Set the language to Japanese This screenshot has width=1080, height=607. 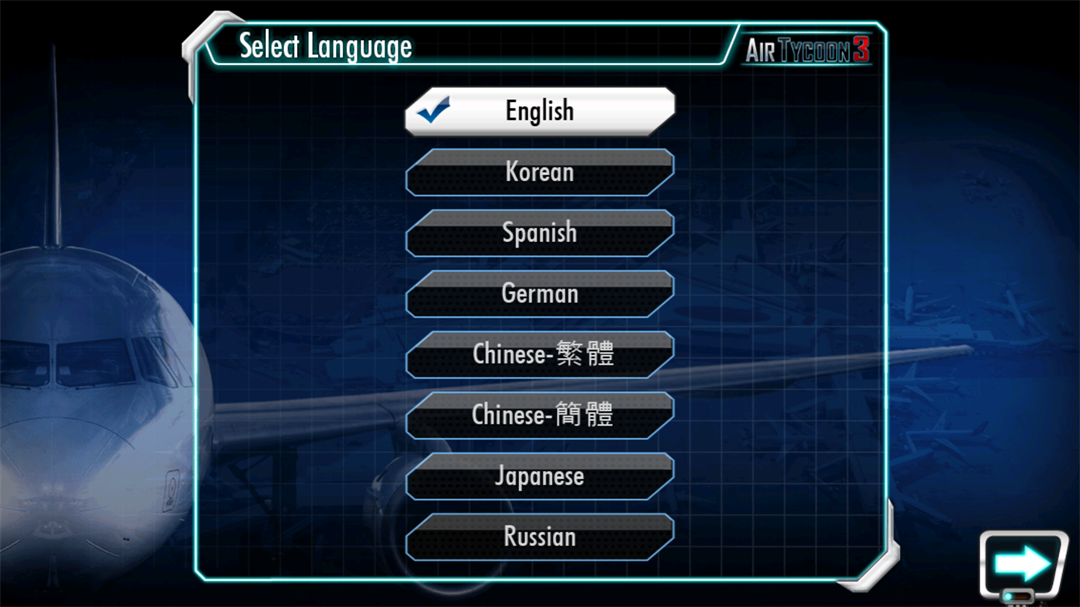540,476
